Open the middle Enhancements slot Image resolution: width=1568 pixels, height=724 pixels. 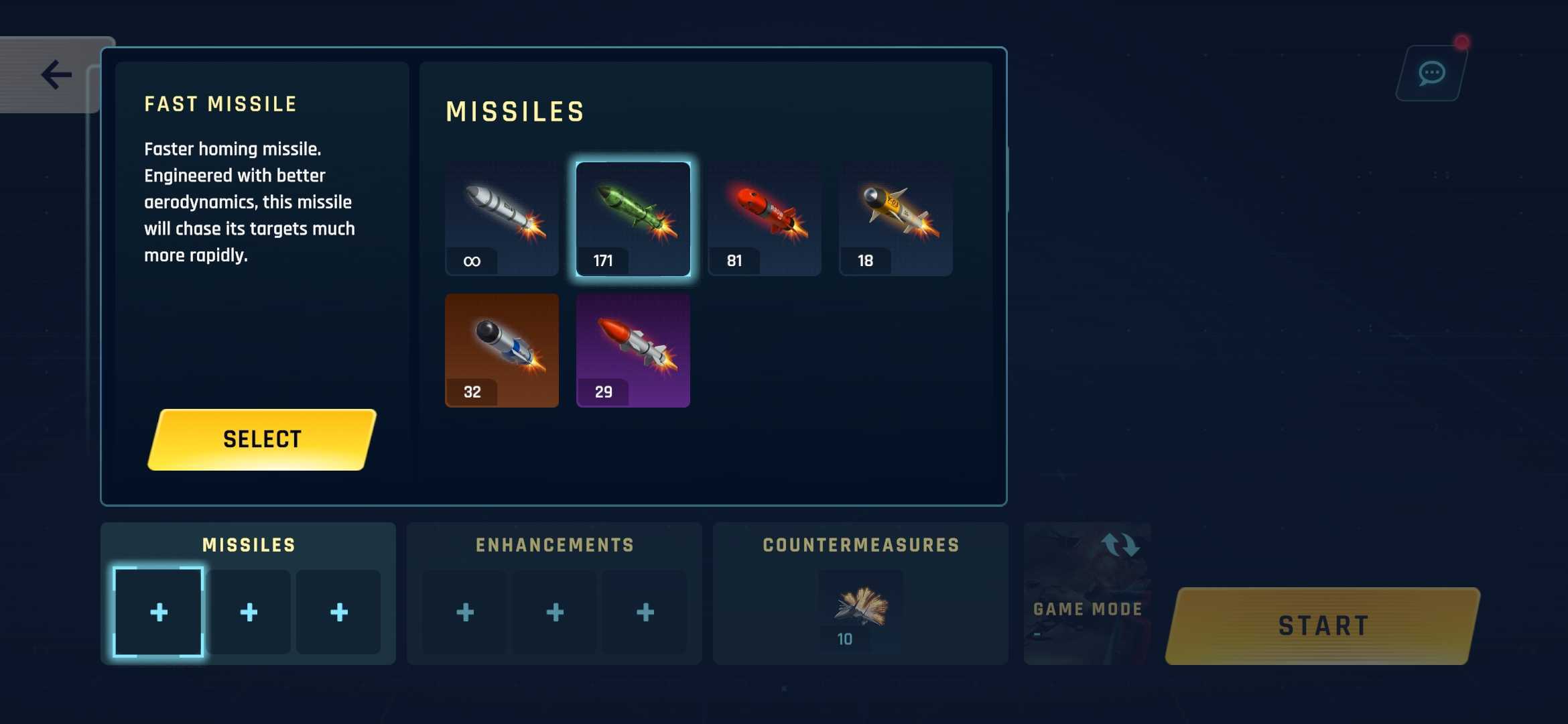554,611
